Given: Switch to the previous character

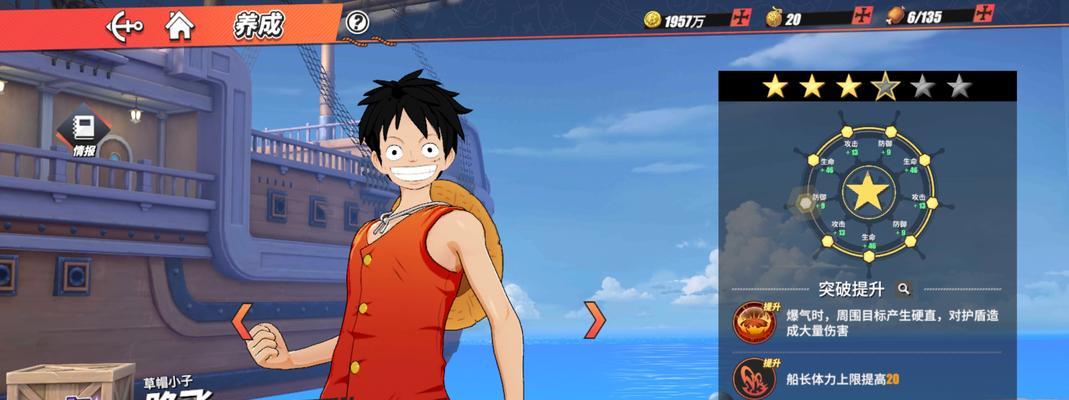Looking at the screenshot, I should (241, 320).
